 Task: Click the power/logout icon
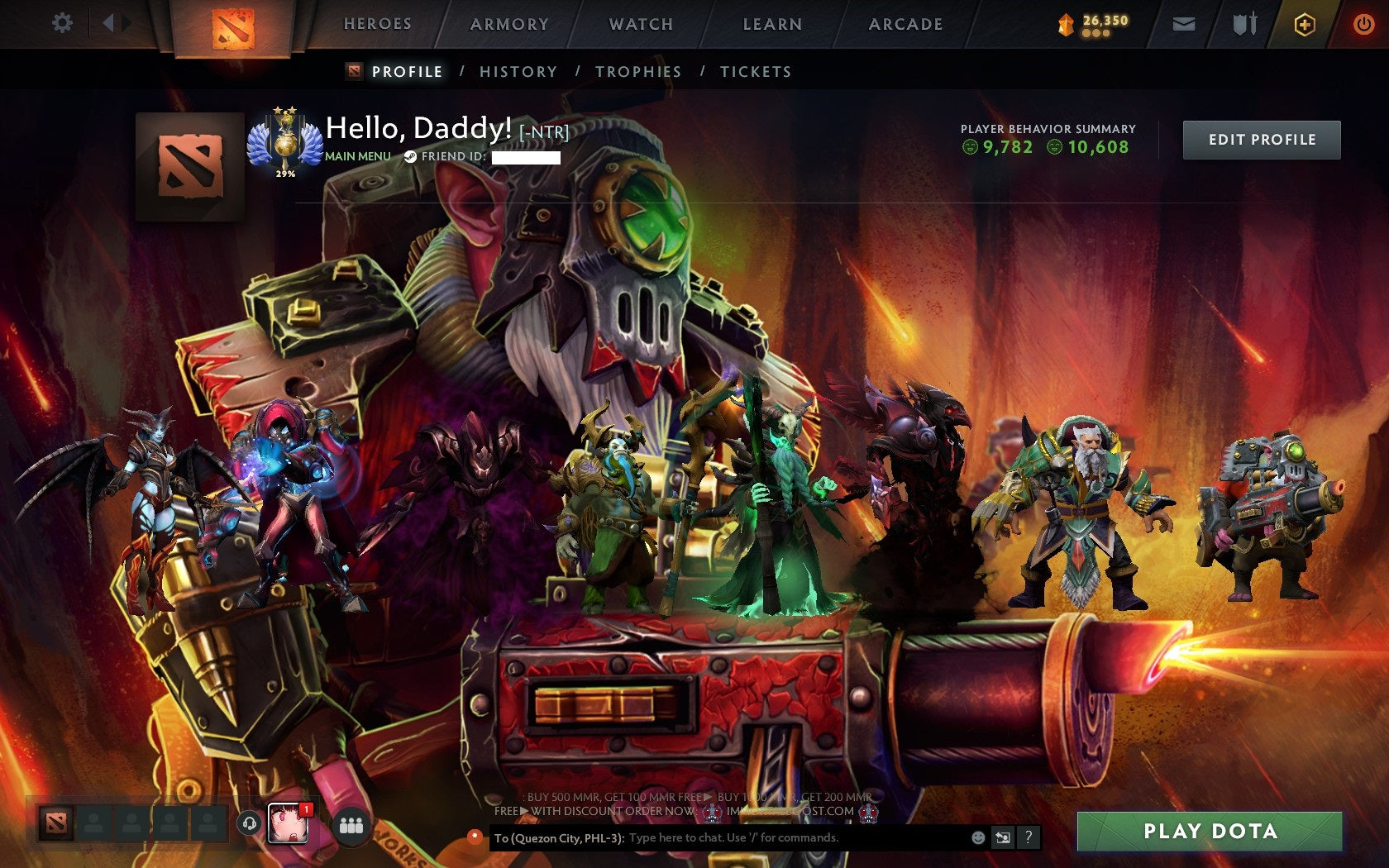click(1363, 24)
